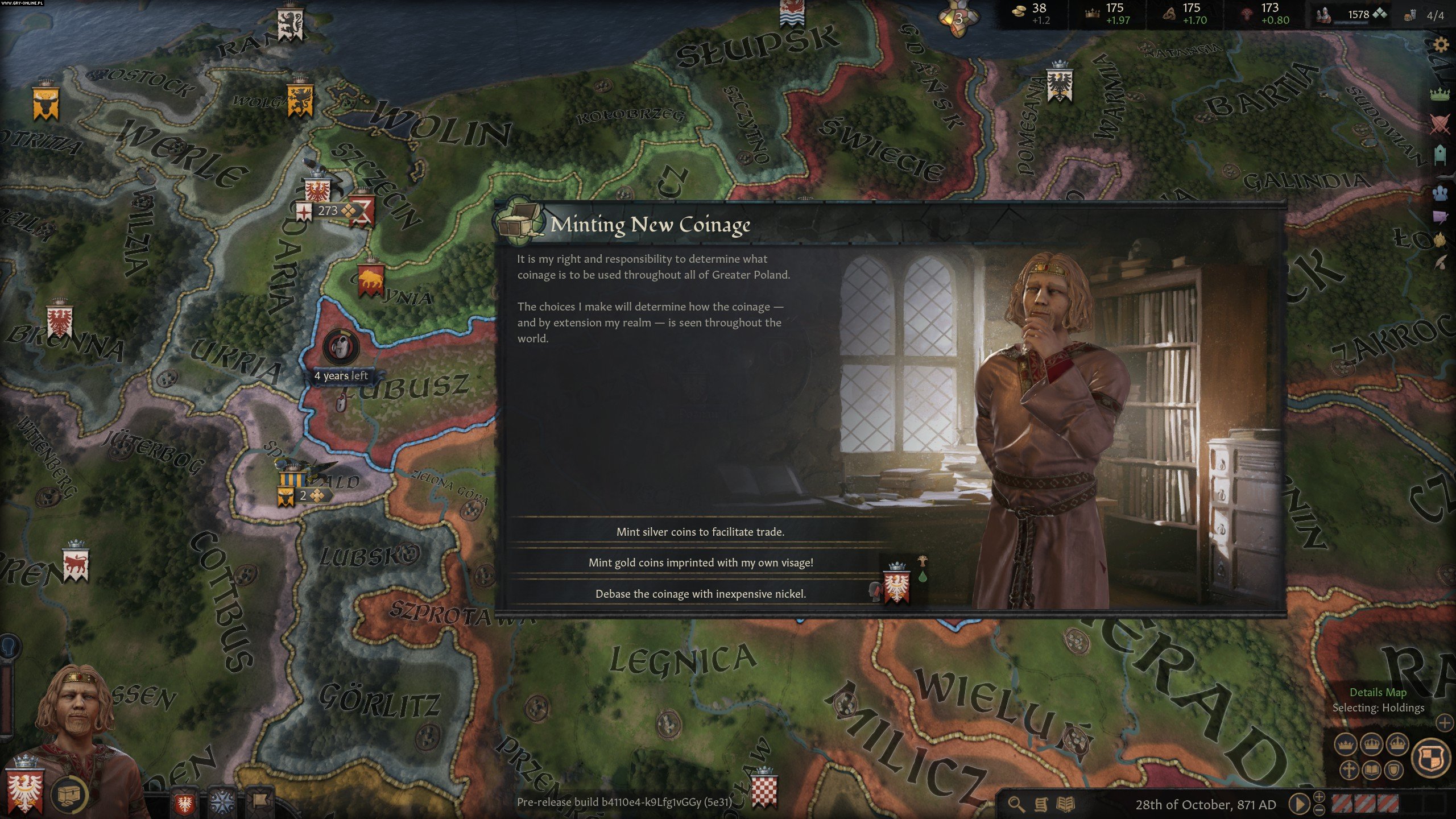
Task: Open the quill and pouch decisions panel
Action: [1440, 263]
